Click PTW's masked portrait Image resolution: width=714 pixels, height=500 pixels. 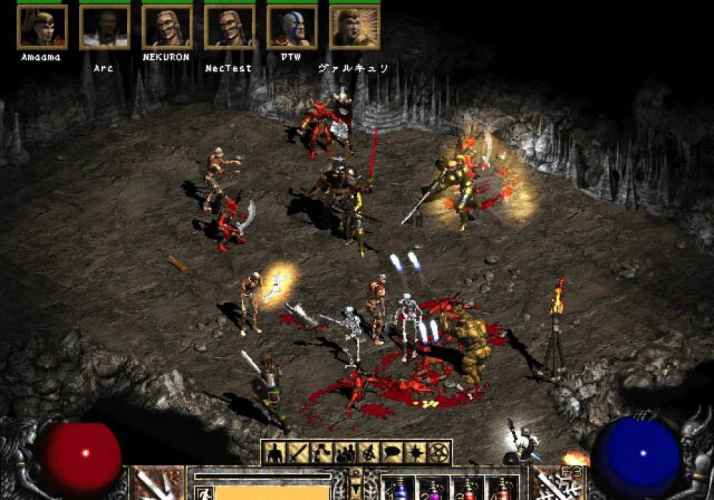pos(292,27)
